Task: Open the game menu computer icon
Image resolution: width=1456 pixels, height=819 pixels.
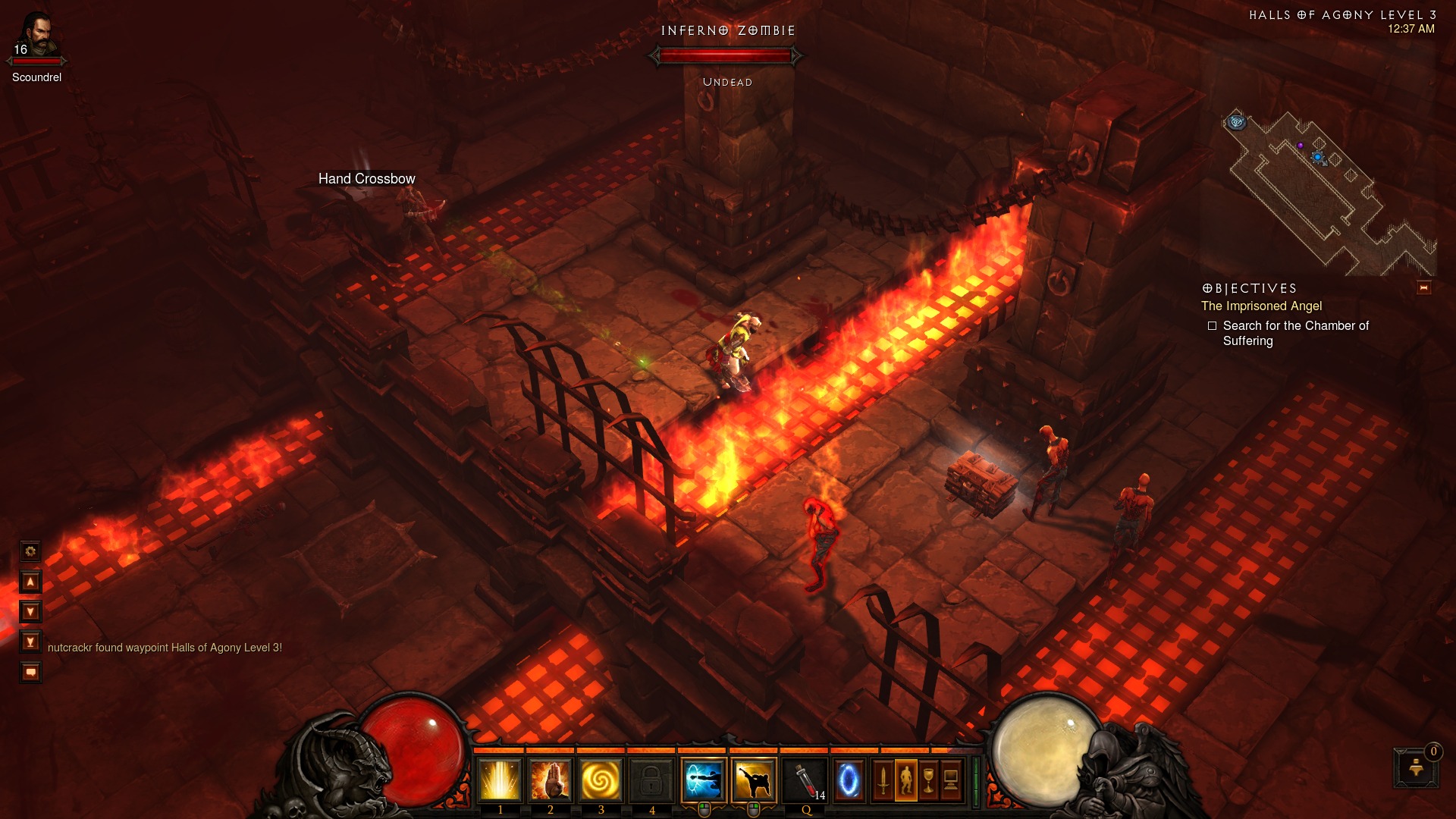Action: click(x=950, y=780)
